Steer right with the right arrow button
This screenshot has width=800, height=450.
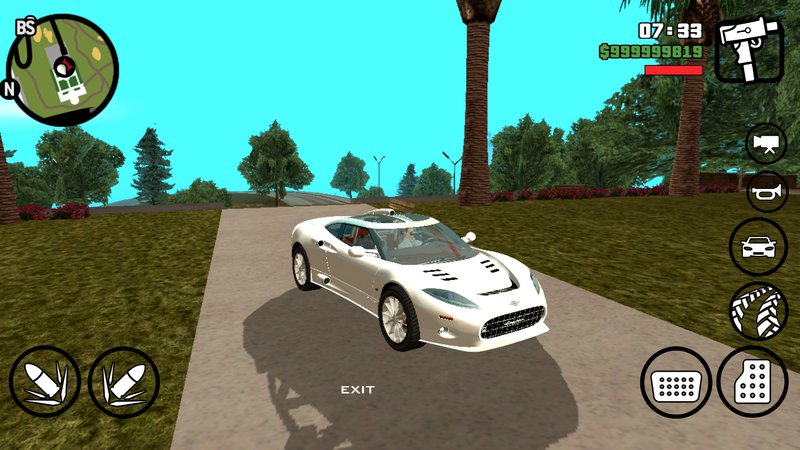click(x=123, y=382)
